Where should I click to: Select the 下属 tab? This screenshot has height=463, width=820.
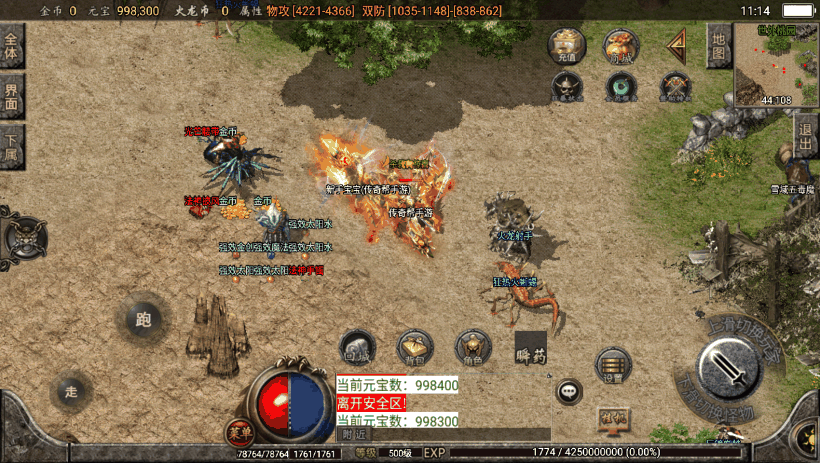pos(12,147)
